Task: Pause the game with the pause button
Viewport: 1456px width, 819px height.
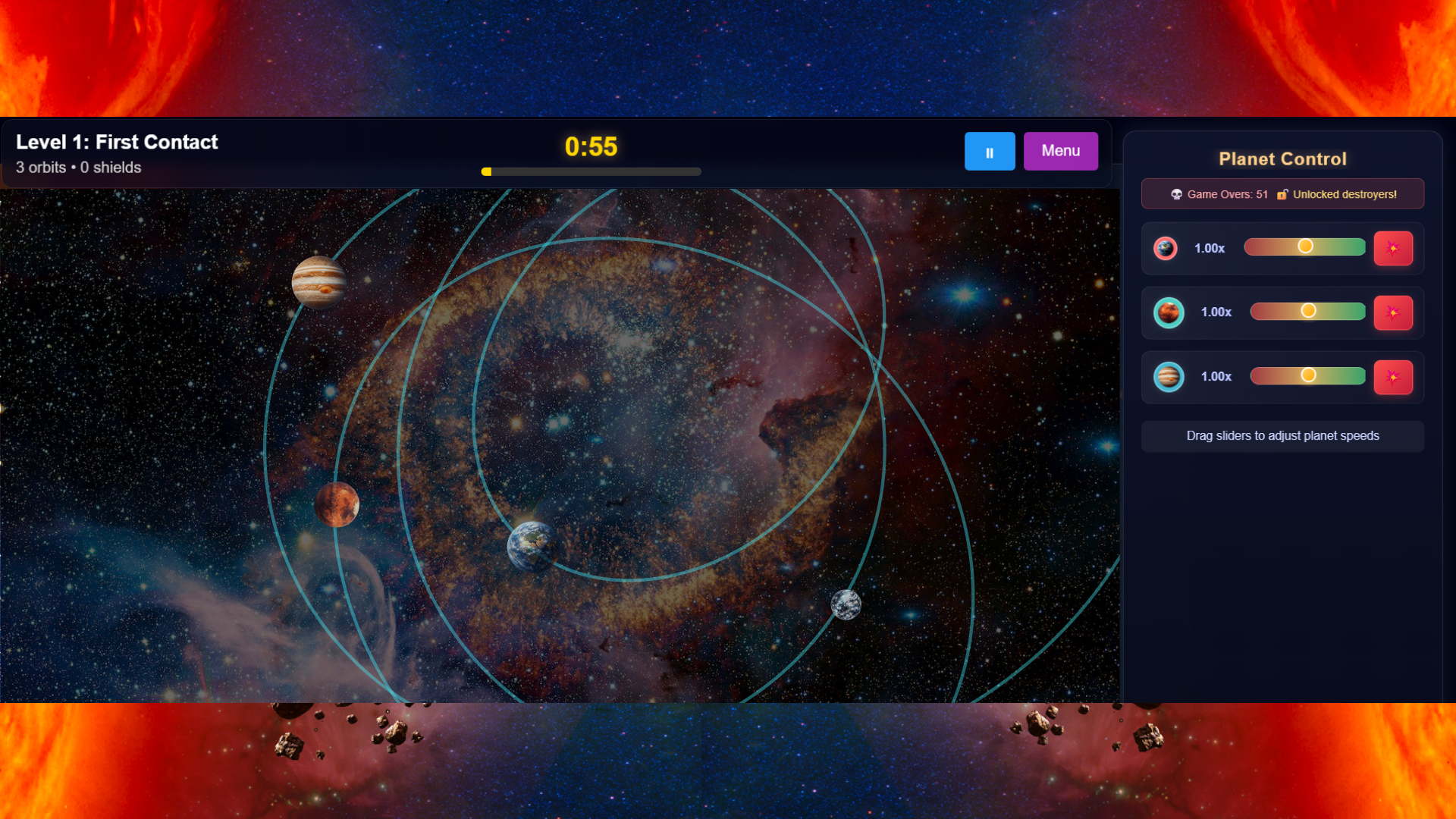Action: point(990,151)
